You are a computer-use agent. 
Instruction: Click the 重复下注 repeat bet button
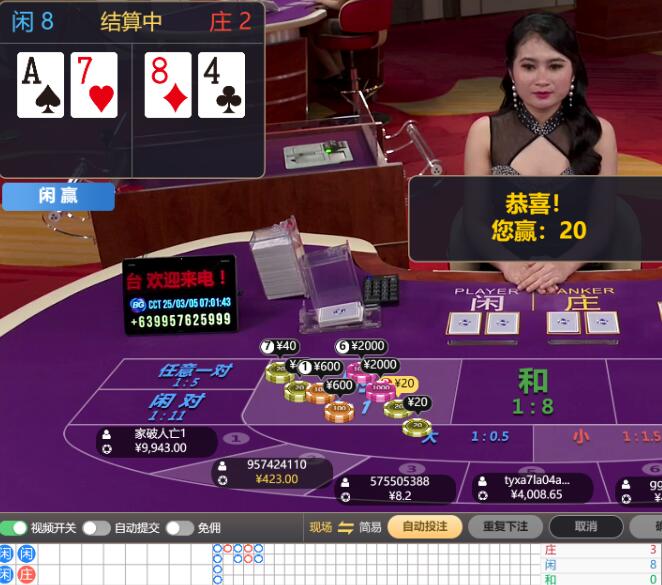click(x=504, y=527)
